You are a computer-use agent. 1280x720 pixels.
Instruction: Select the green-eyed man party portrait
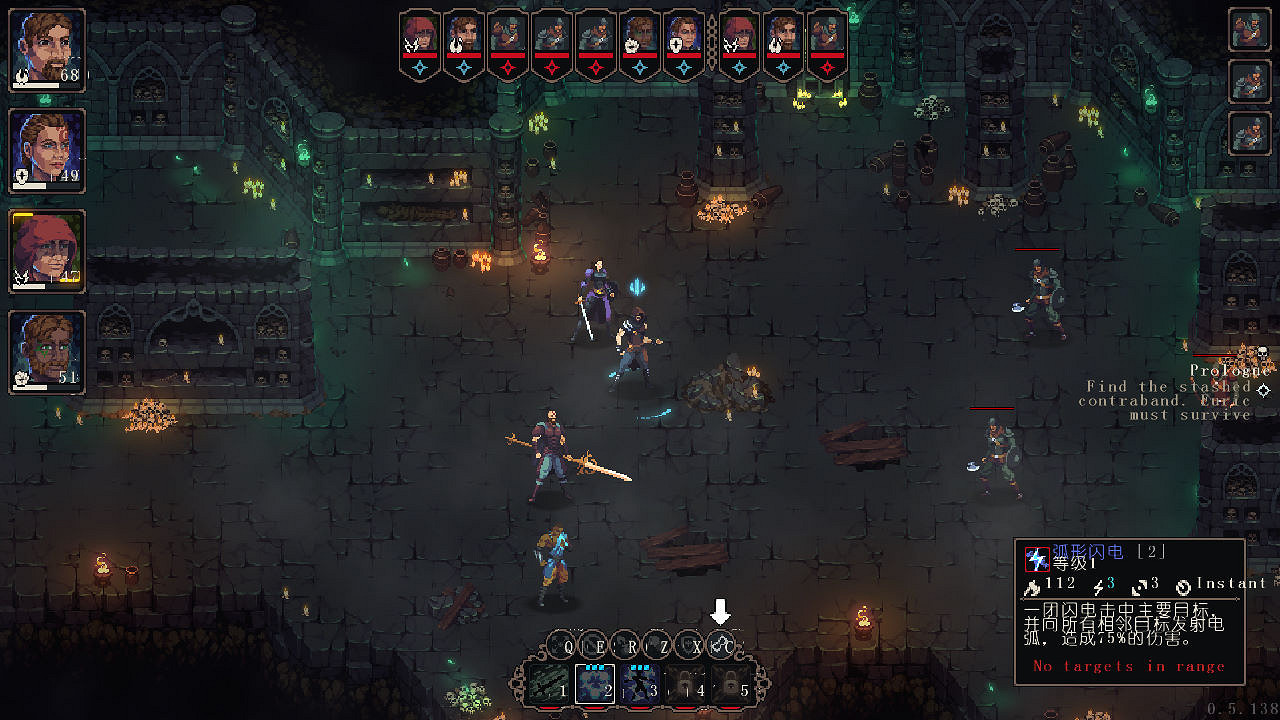[47, 352]
